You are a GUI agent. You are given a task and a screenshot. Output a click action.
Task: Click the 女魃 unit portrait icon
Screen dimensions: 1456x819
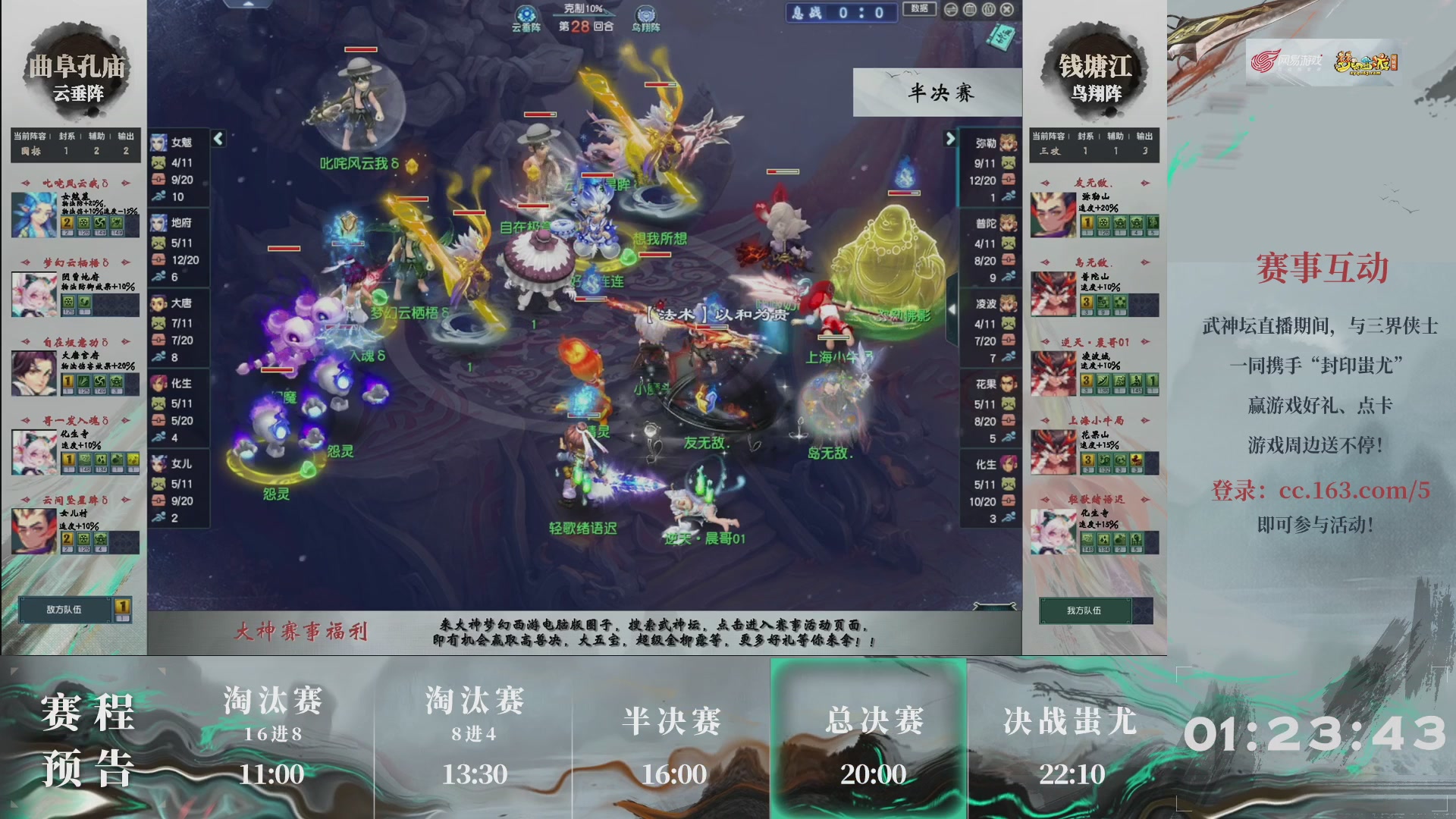click(x=160, y=144)
